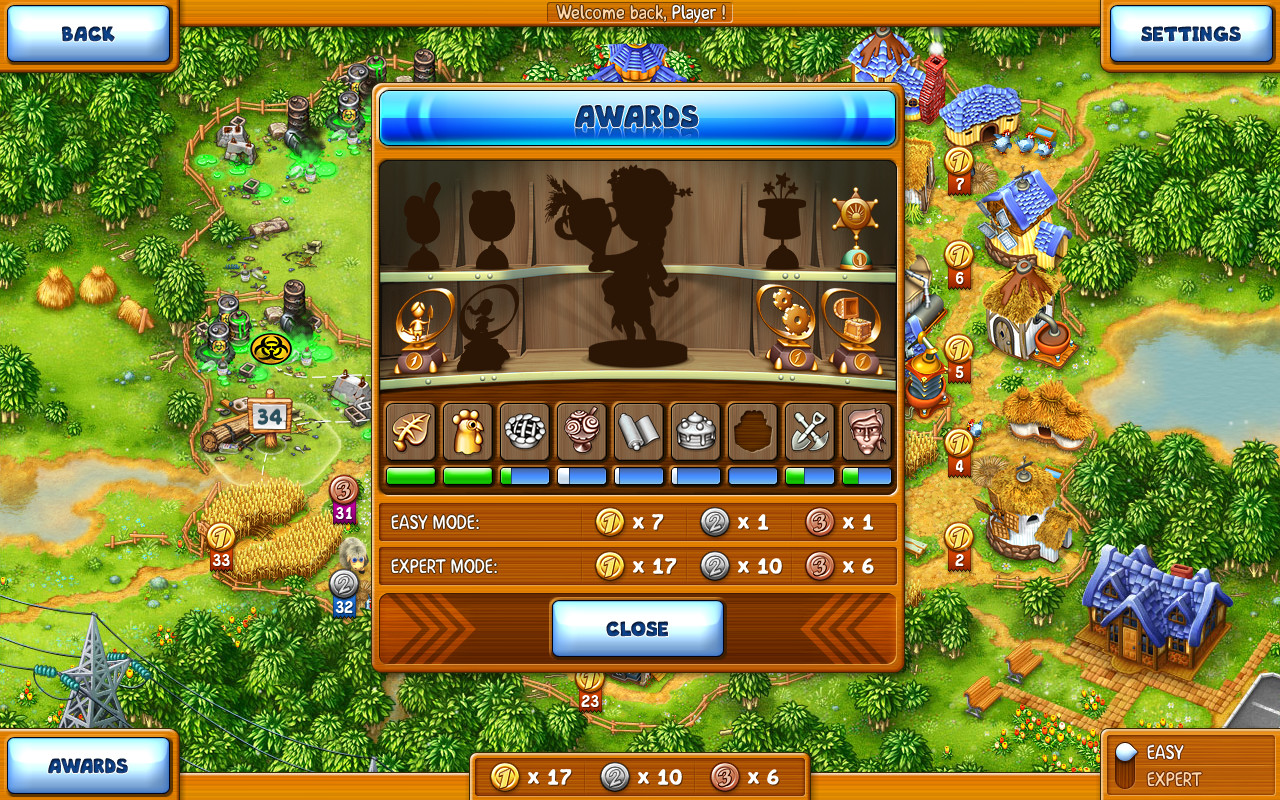The width and height of the screenshot is (1280, 800).
Task: Click the scroll award icon
Action: point(638,432)
